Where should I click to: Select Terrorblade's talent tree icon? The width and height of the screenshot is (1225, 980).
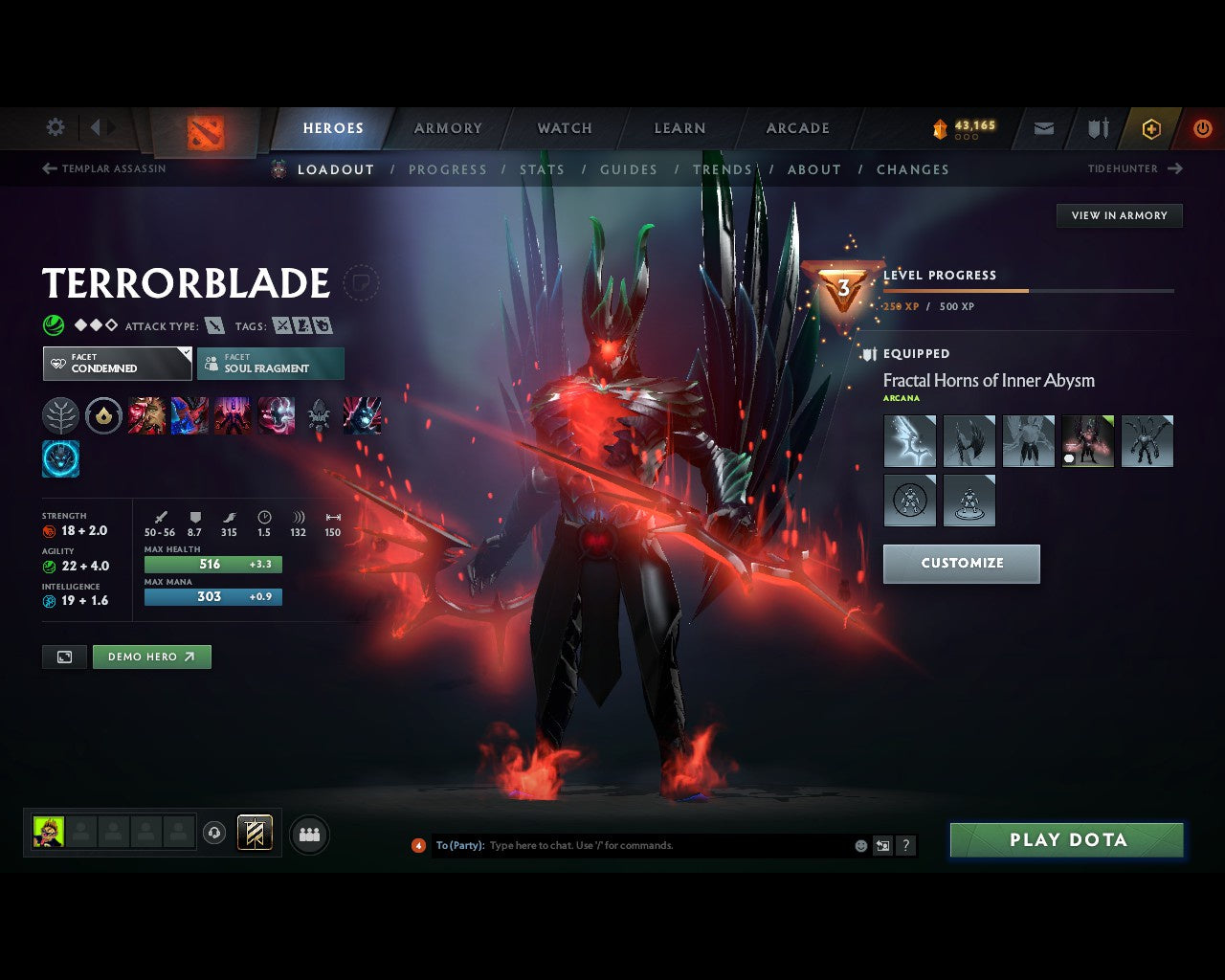pyautogui.click(x=60, y=415)
